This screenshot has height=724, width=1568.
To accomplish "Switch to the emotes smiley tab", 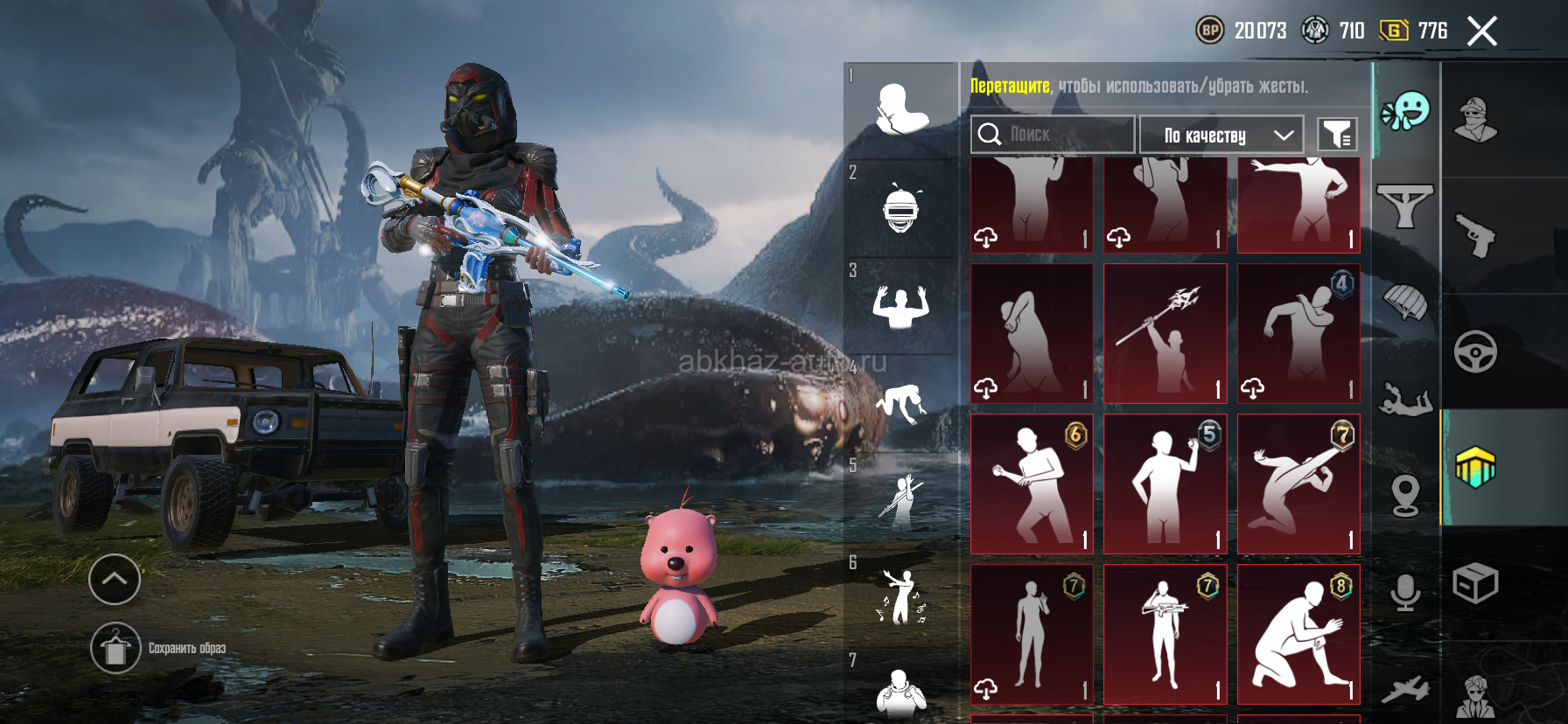I will point(1405,111).
